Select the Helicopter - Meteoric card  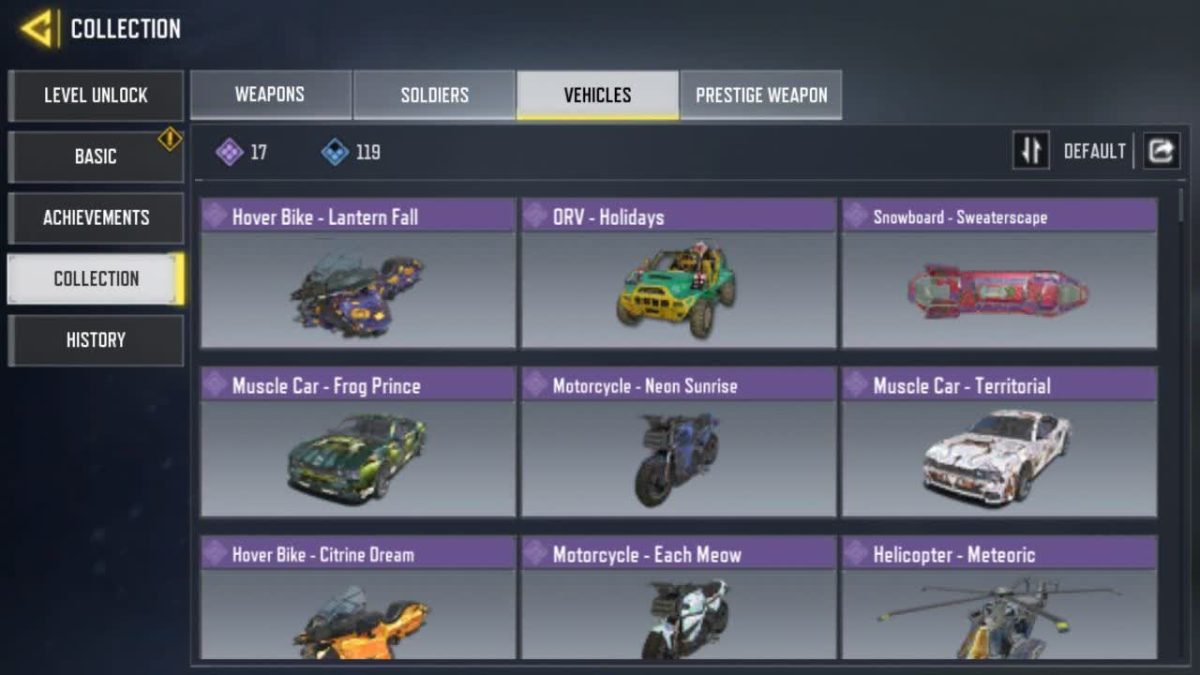coord(999,598)
